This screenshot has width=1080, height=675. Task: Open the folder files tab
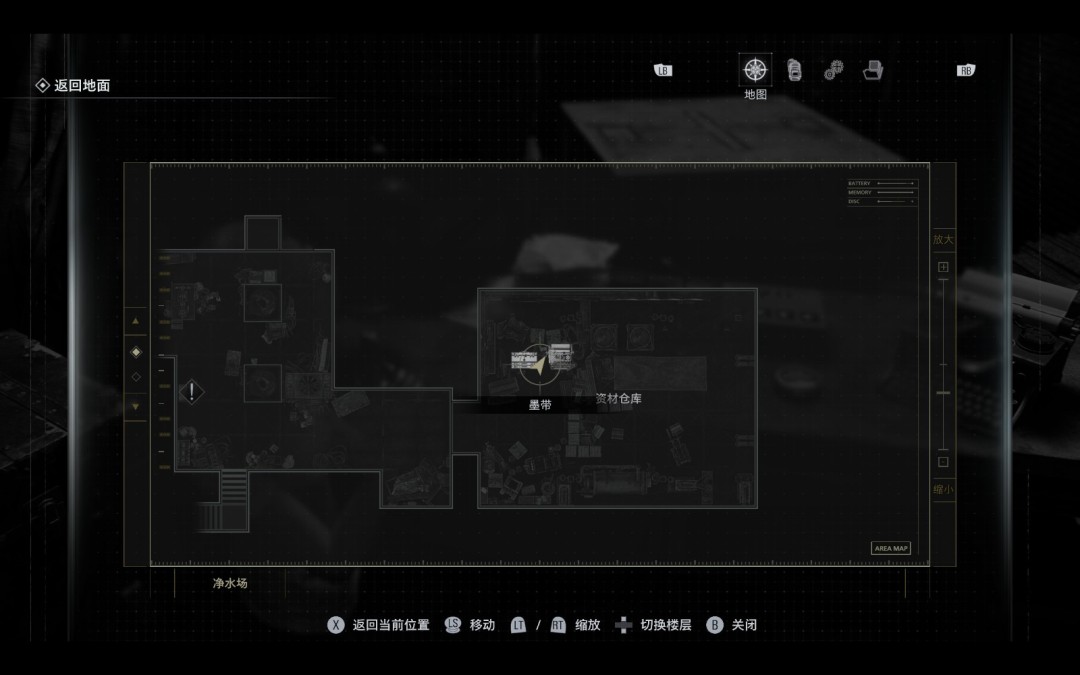[x=873, y=70]
